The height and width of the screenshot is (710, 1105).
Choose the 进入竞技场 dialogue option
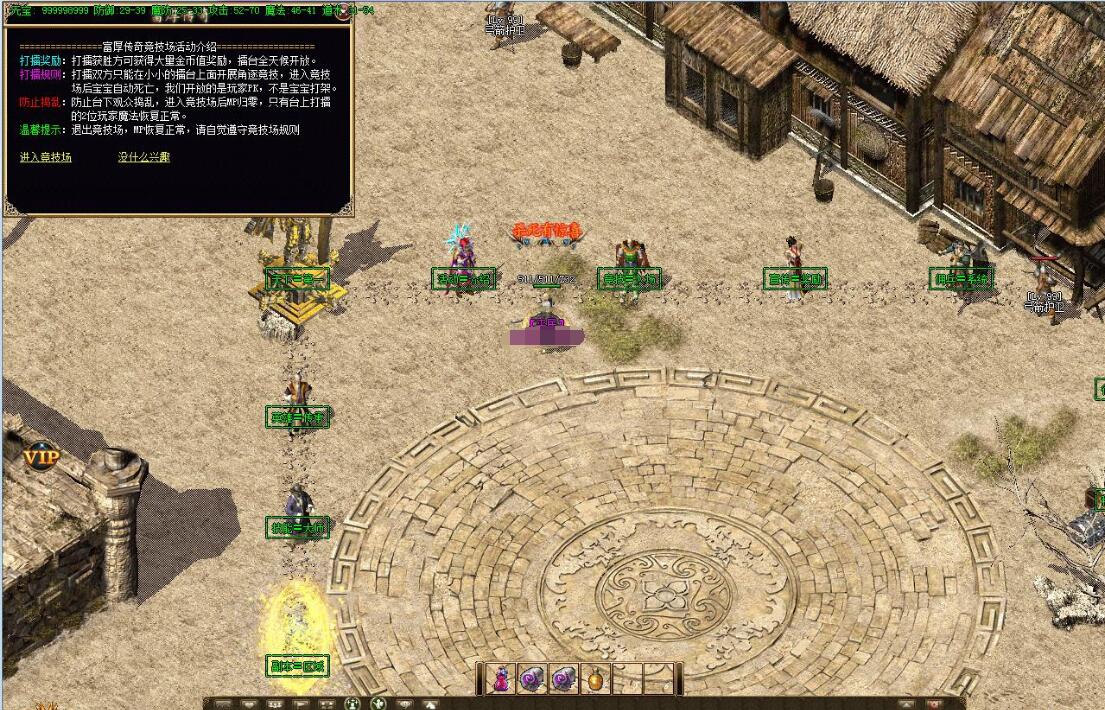(46, 157)
